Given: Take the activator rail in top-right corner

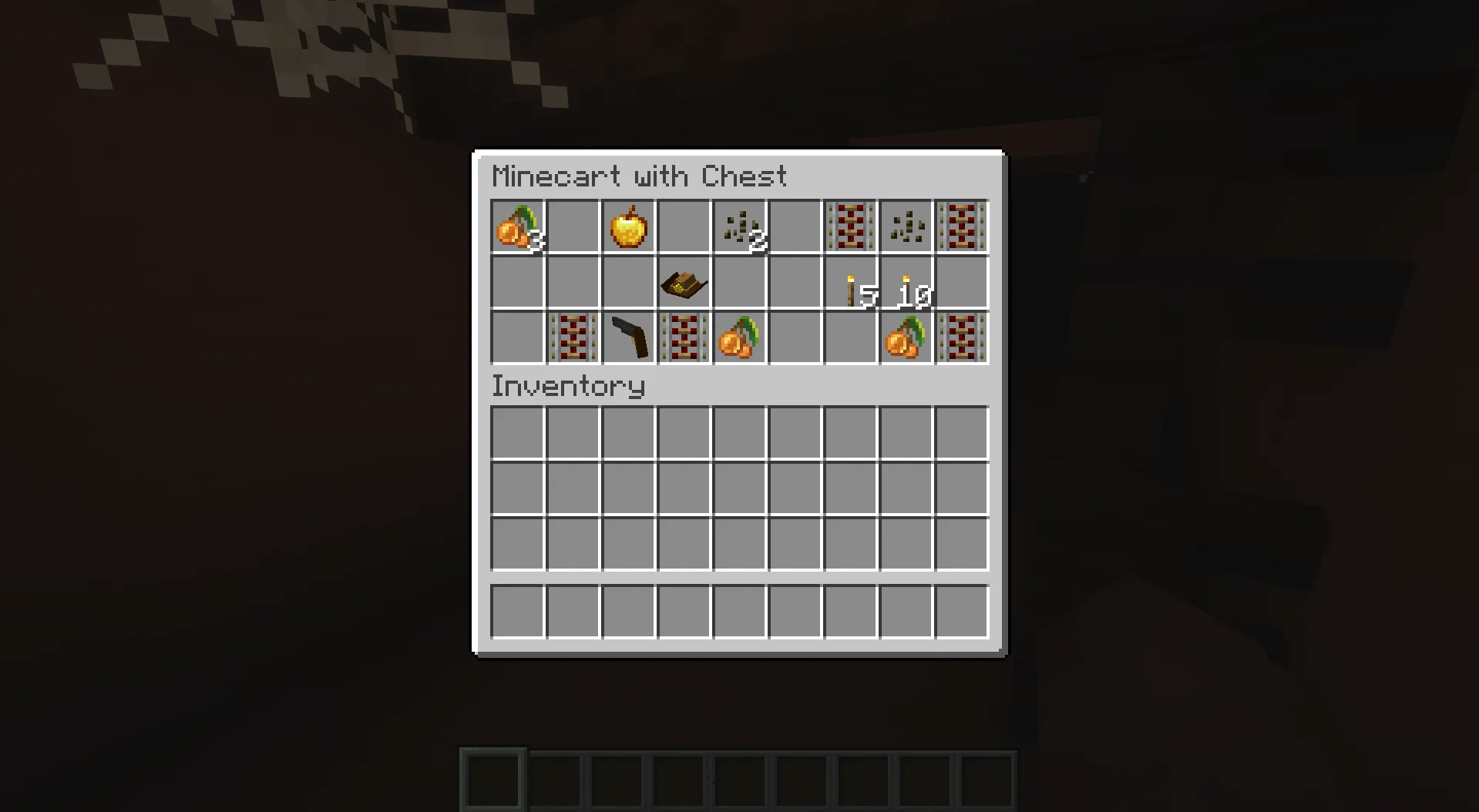Looking at the screenshot, I should coord(961,226).
